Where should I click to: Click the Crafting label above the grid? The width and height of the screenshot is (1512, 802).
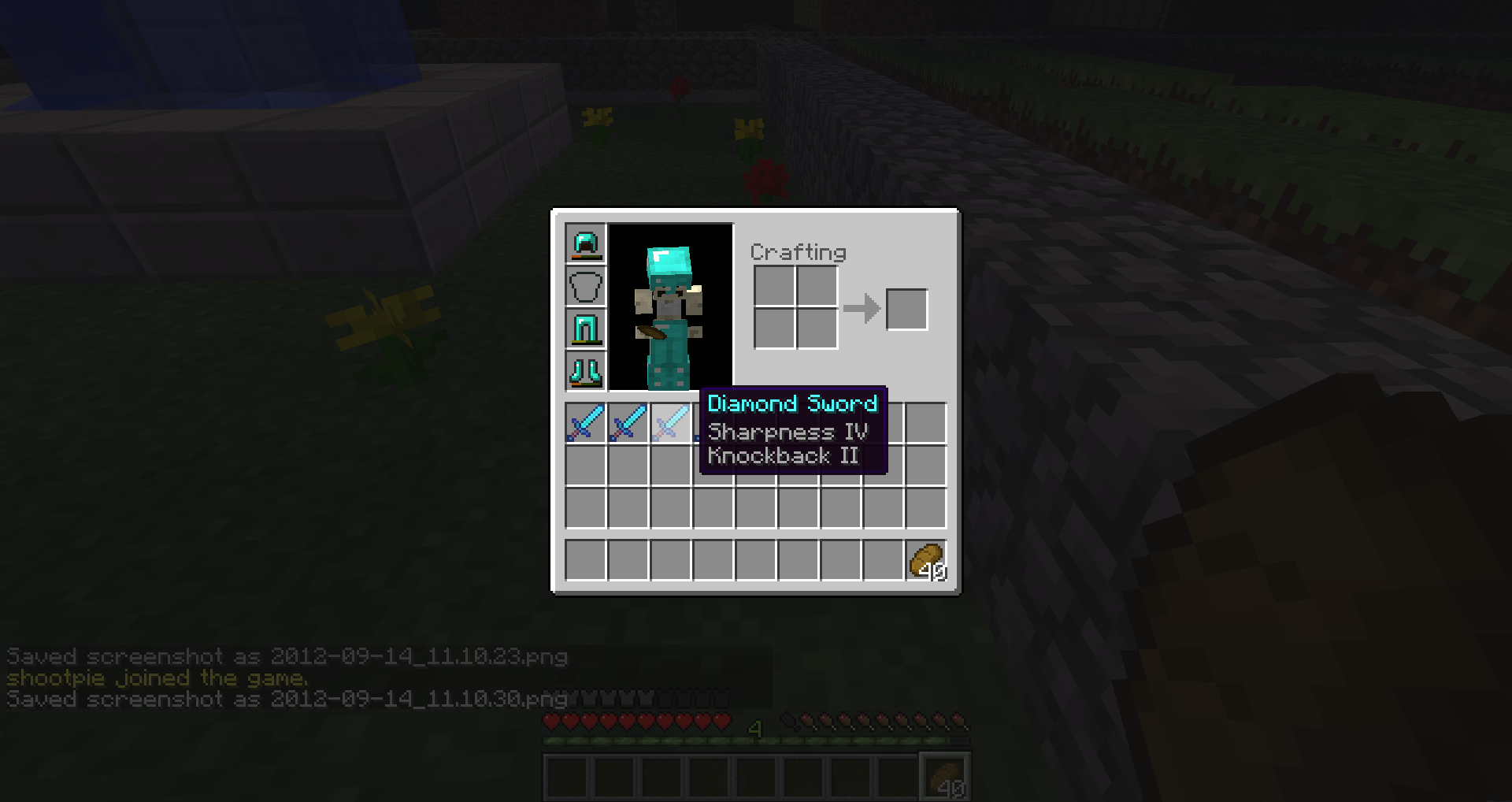pyautogui.click(x=798, y=253)
